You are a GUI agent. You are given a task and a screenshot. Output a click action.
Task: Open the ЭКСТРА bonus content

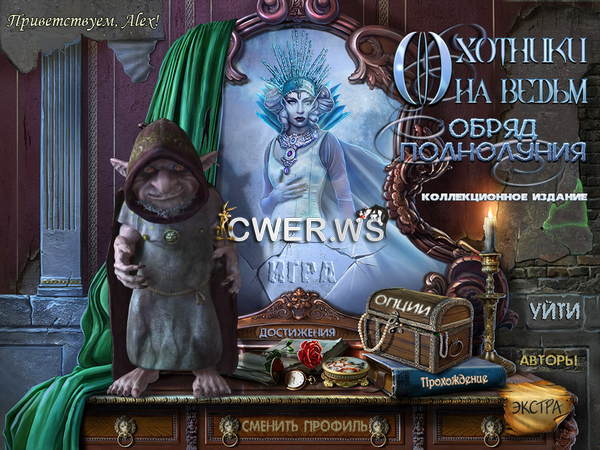(x=537, y=407)
